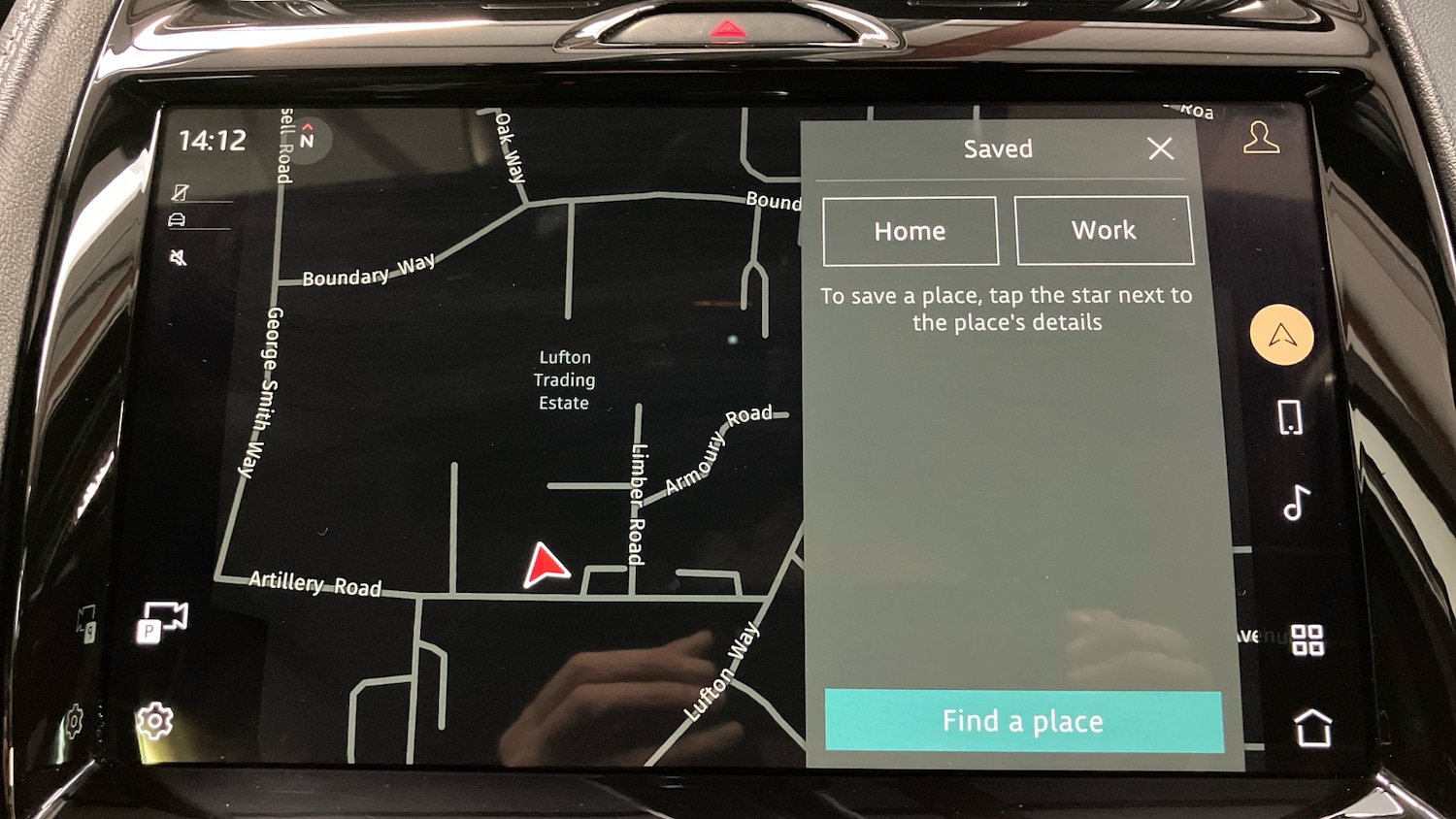The height and width of the screenshot is (819, 1456).
Task: Unmute navigation voice guidance
Action: [179, 256]
